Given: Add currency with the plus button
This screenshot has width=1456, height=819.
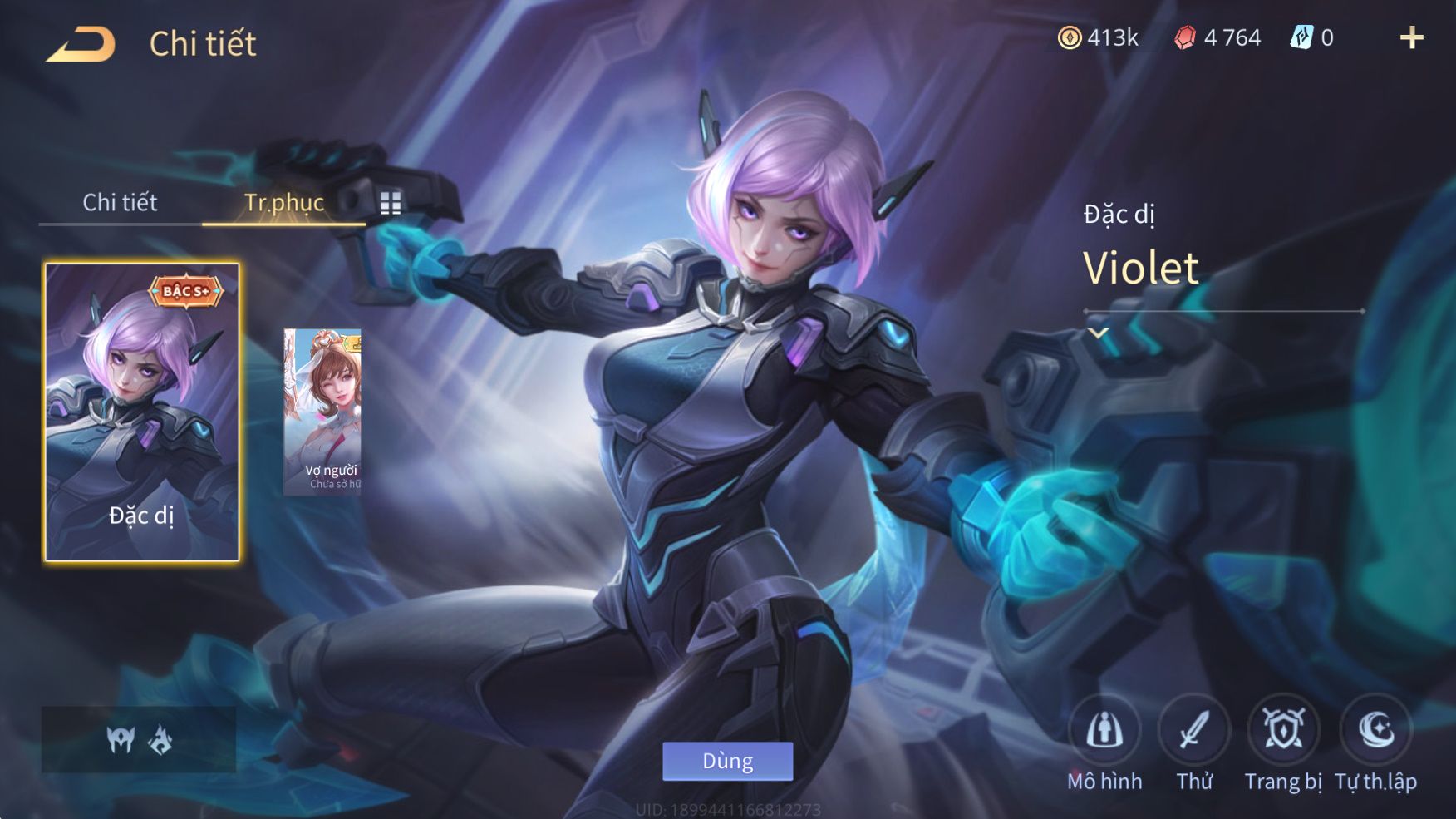Looking at the screenshot, I should (1411, 37).
